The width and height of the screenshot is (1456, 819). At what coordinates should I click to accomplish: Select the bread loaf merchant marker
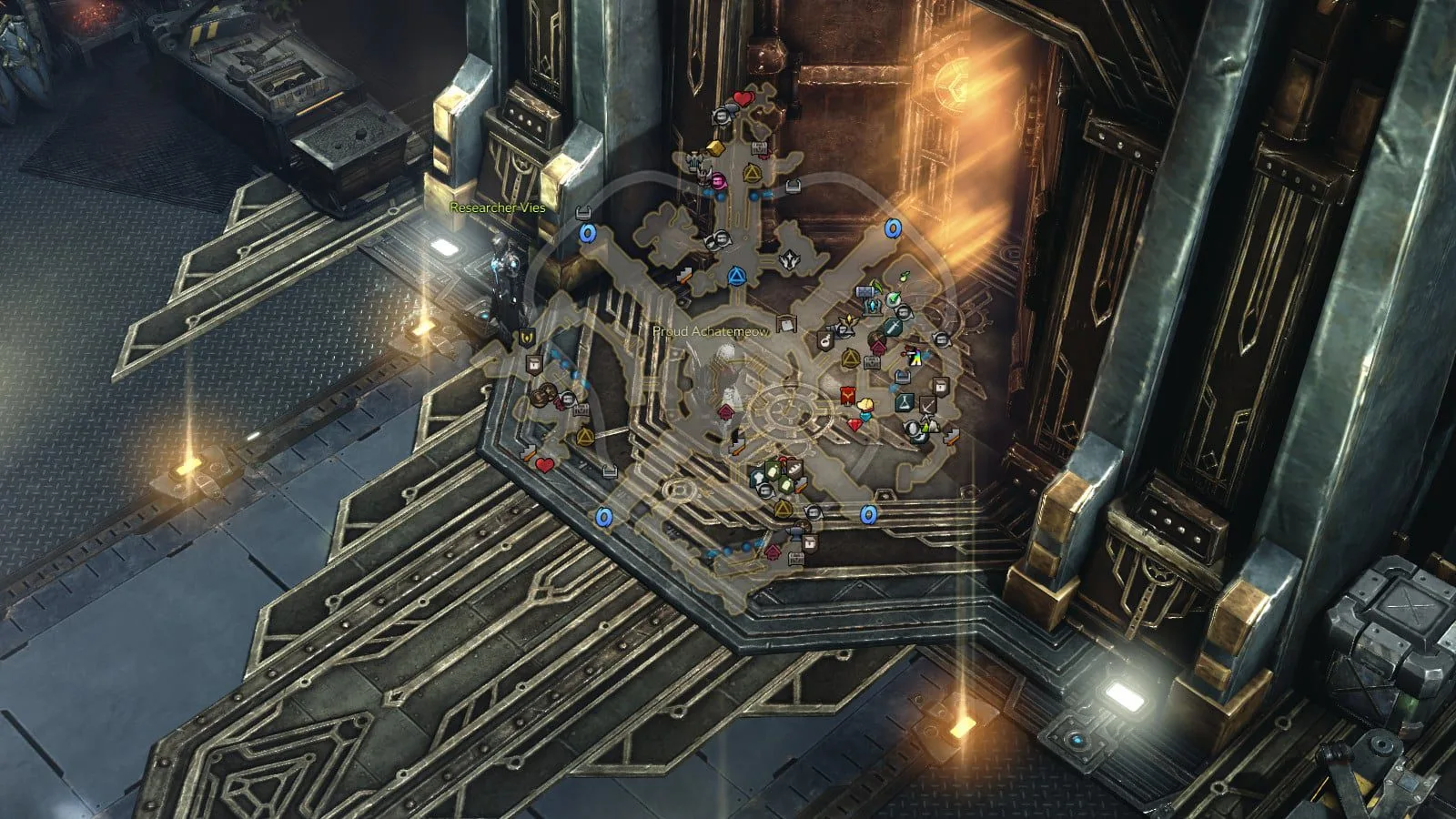click(x=794, y=467)
